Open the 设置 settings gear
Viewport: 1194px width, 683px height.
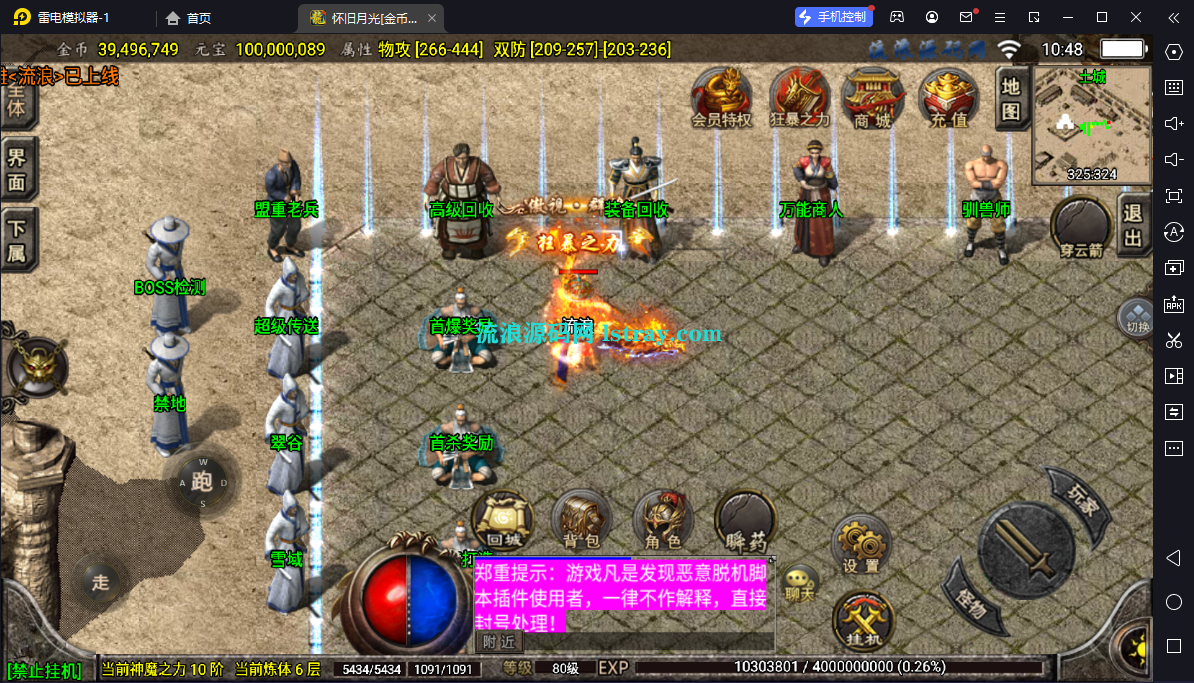pyautogui.click(x=861, y=545)
